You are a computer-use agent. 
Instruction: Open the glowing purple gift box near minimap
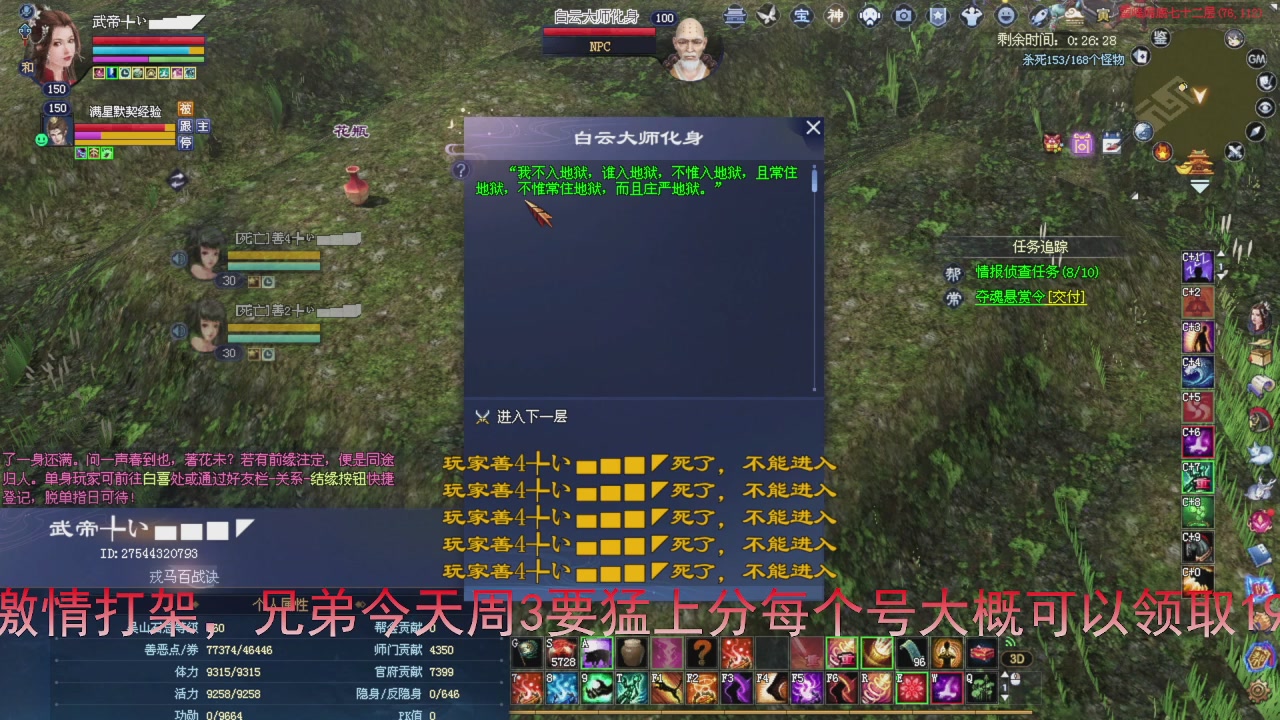point(1082,144)
